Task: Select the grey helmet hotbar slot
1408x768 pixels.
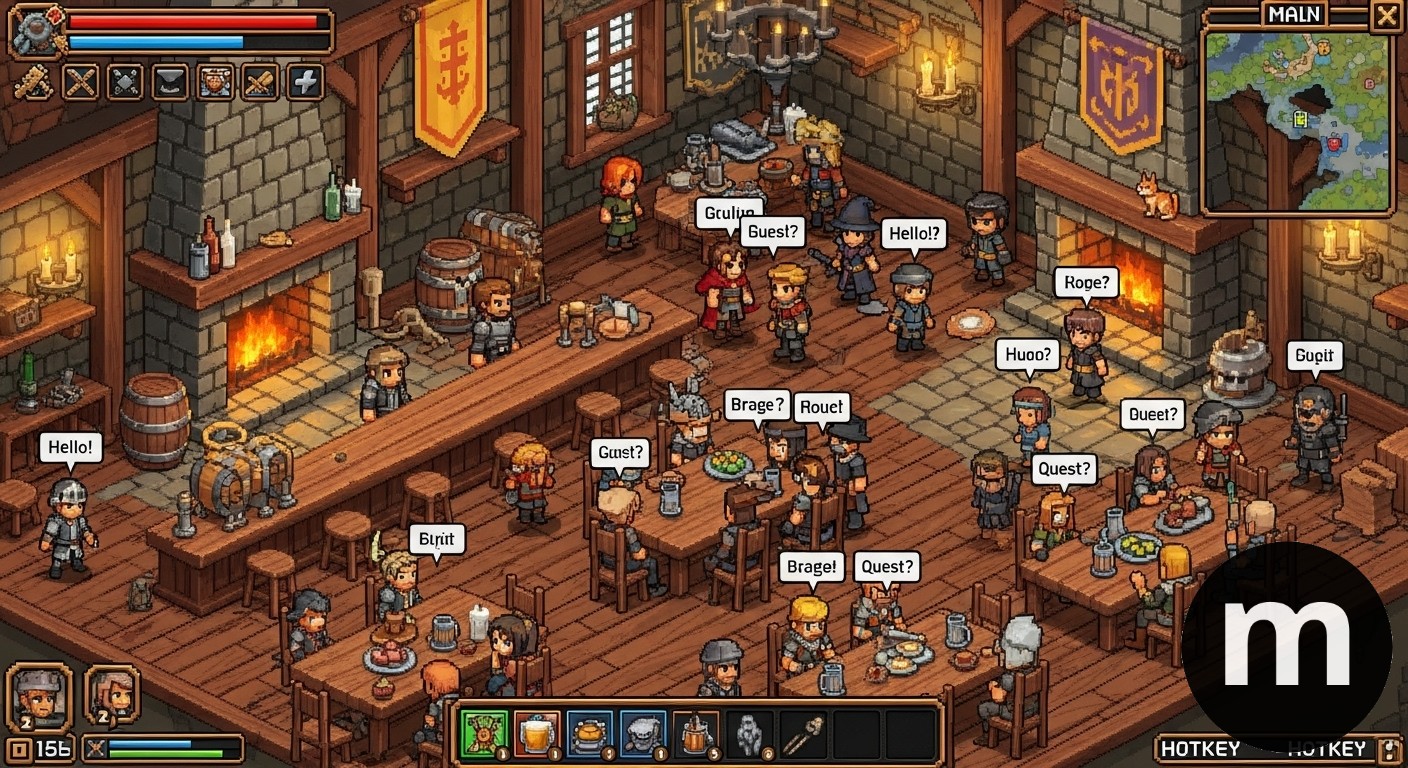Action: click(x=643, y=735)
